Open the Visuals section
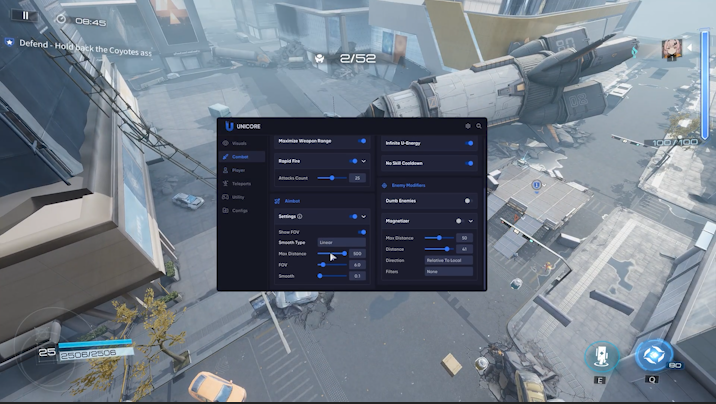 point(239,144)
